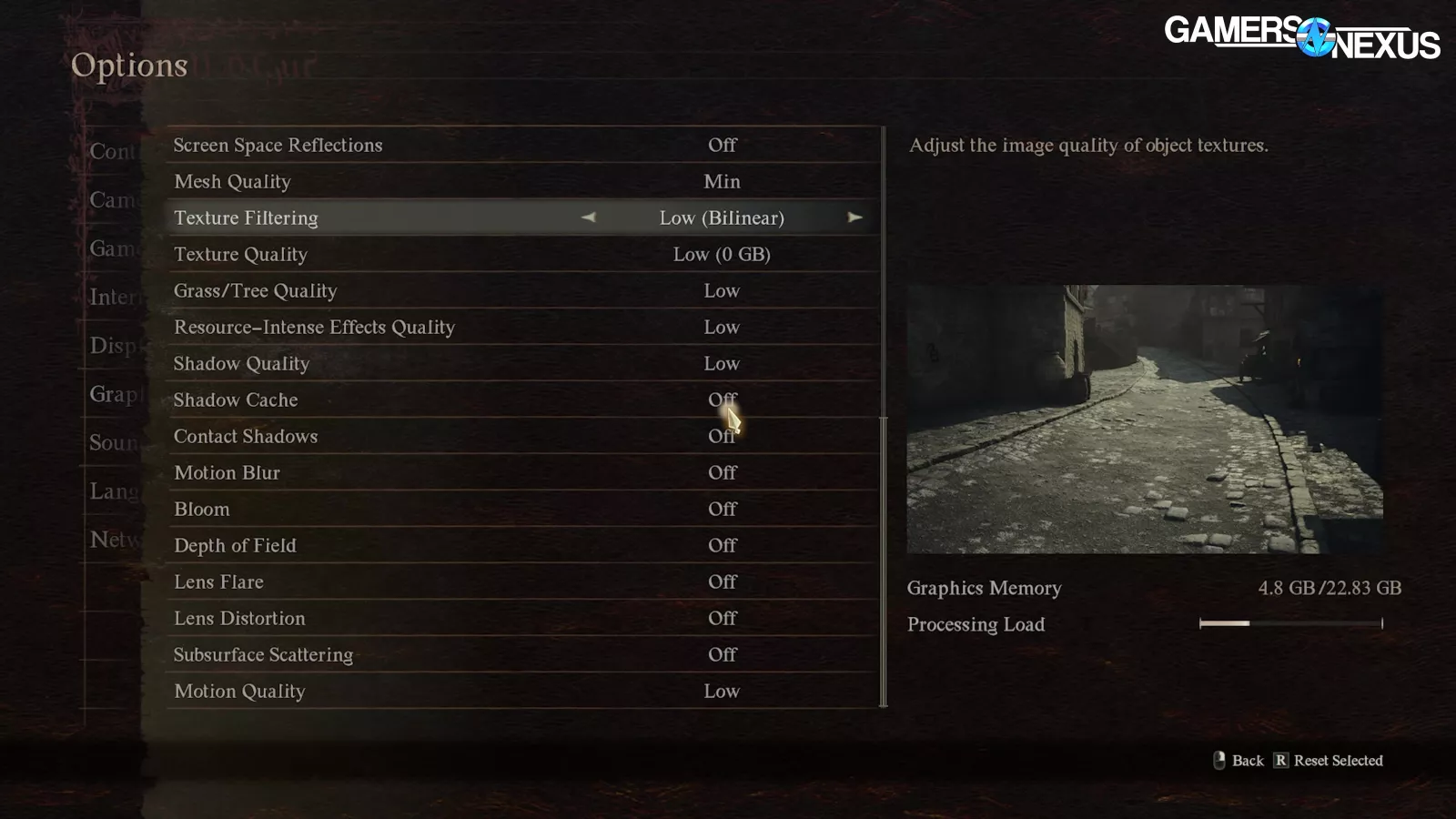Select Resource-Intense Effects Quality row
Viewport: 1456px width, 819px height.
click(x=523, y=327)
